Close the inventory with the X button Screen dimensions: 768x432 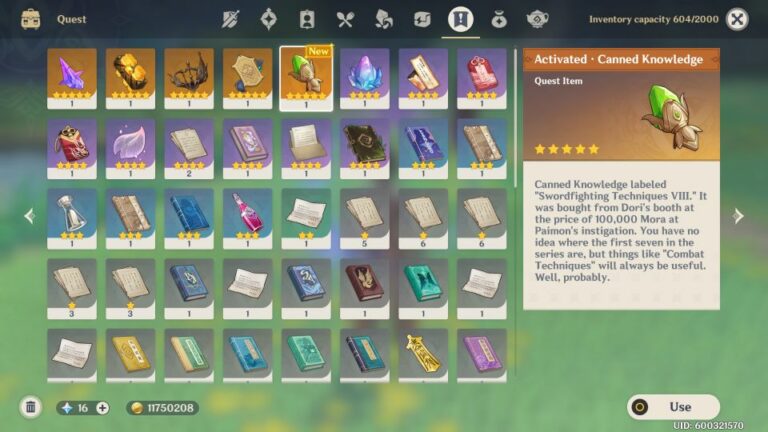(737, 19)
